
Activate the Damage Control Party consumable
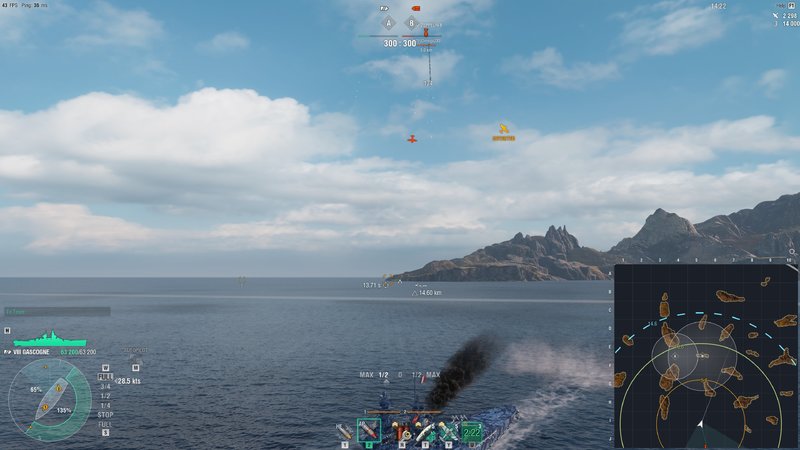click(x=402, y=431)
